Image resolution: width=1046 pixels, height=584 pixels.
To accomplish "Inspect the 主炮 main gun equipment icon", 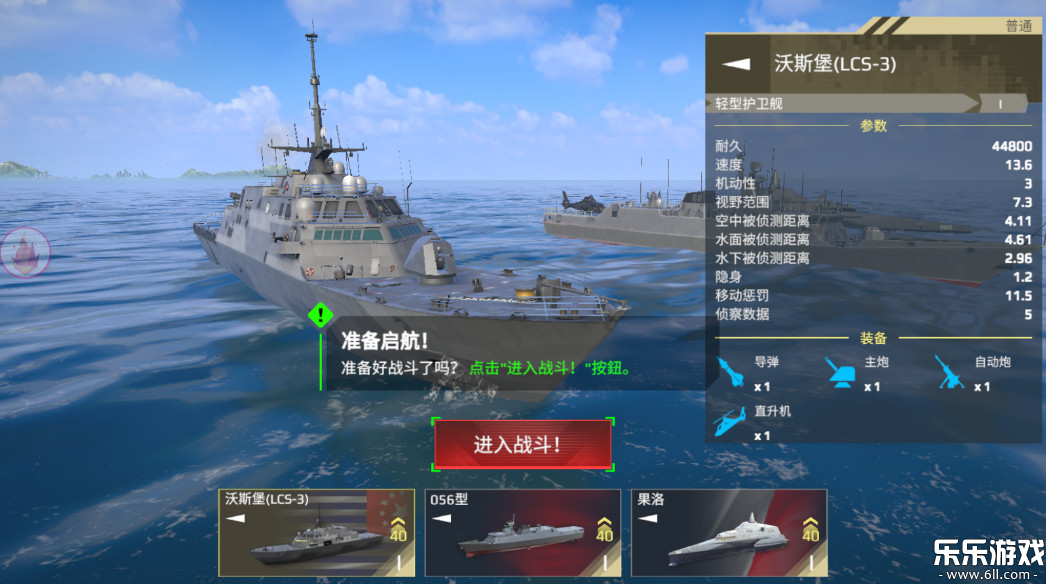I will point(842,374).
